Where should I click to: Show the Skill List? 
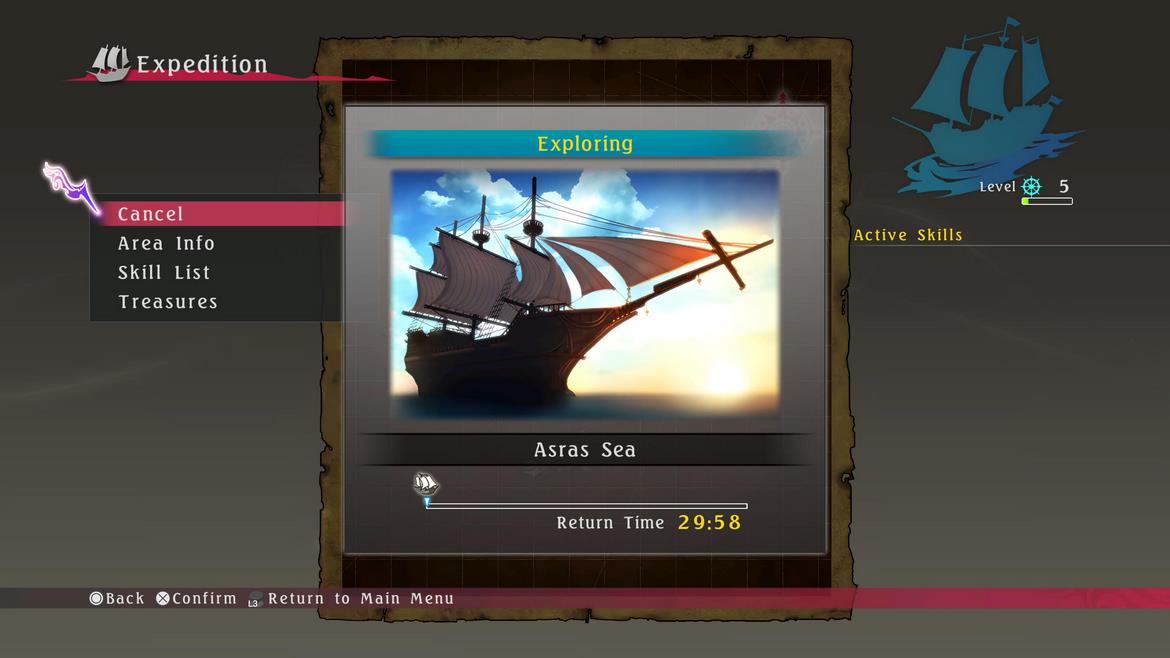pyautogui.click(x=164, y=272)
